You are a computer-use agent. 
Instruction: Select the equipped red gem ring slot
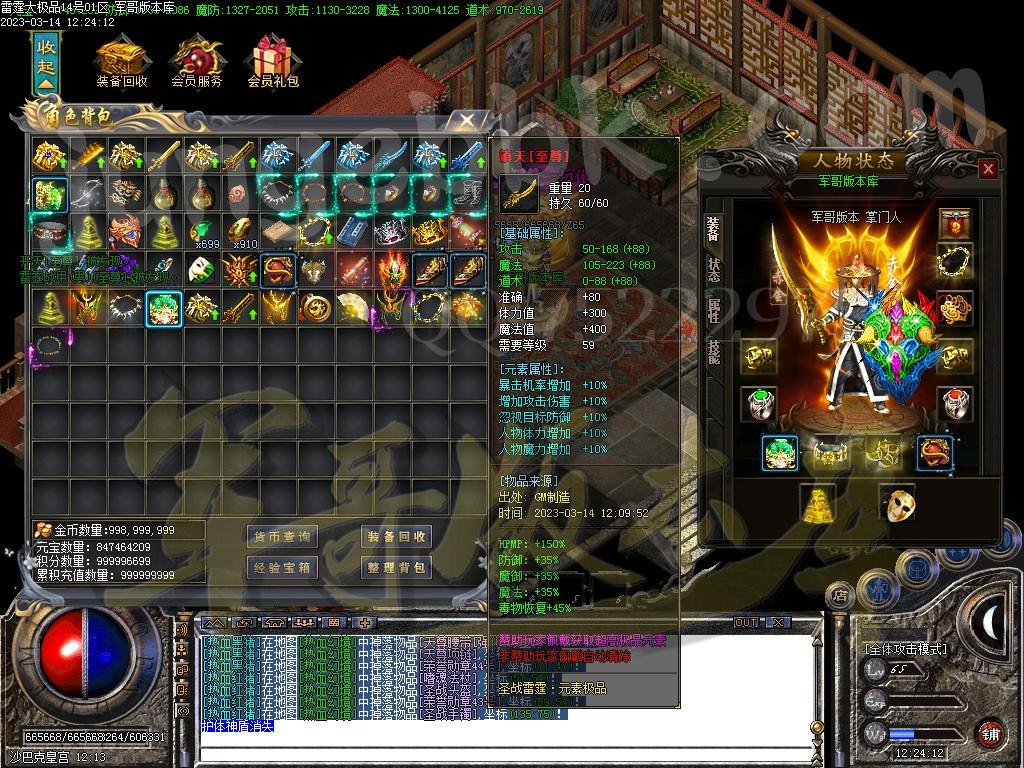coord(954,403)
